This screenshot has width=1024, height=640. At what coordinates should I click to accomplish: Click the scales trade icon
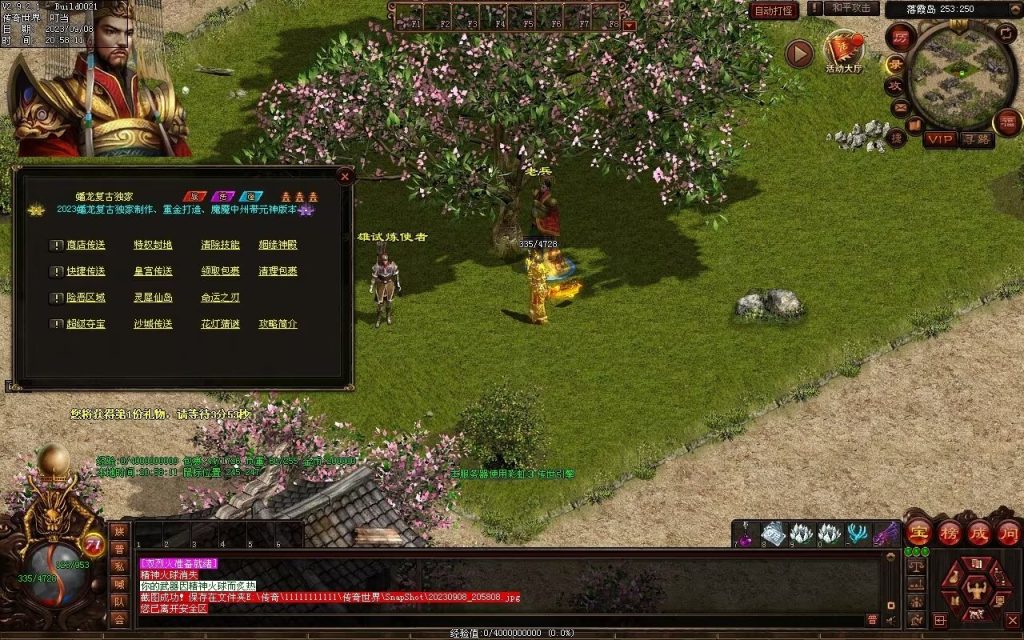coord(915,566)
